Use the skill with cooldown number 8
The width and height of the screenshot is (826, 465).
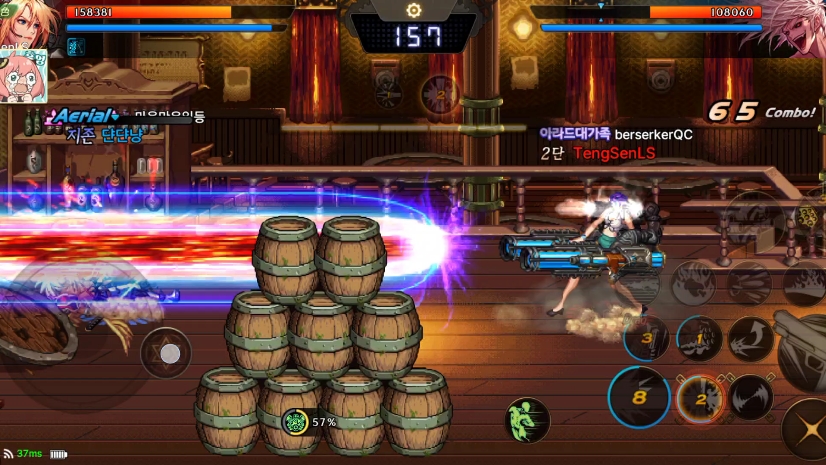(639, 396)
